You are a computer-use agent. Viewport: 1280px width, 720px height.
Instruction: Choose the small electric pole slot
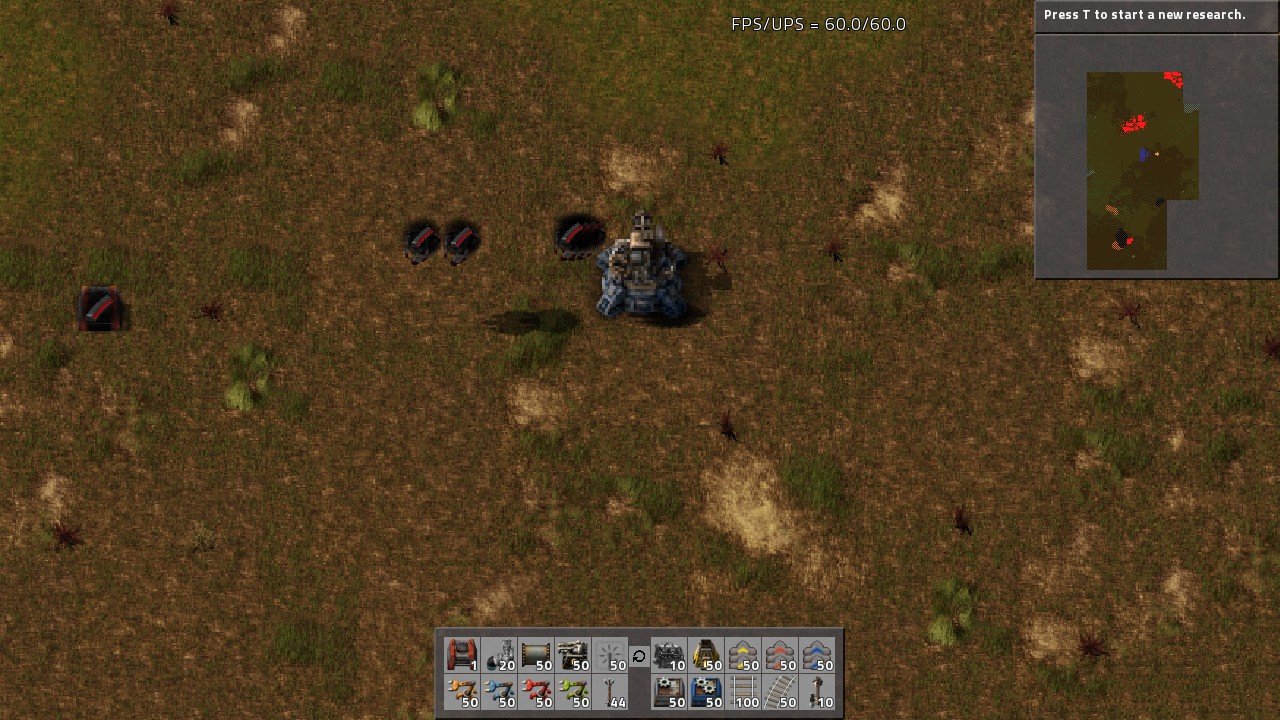pyautogui.click(x=610, y=692)
